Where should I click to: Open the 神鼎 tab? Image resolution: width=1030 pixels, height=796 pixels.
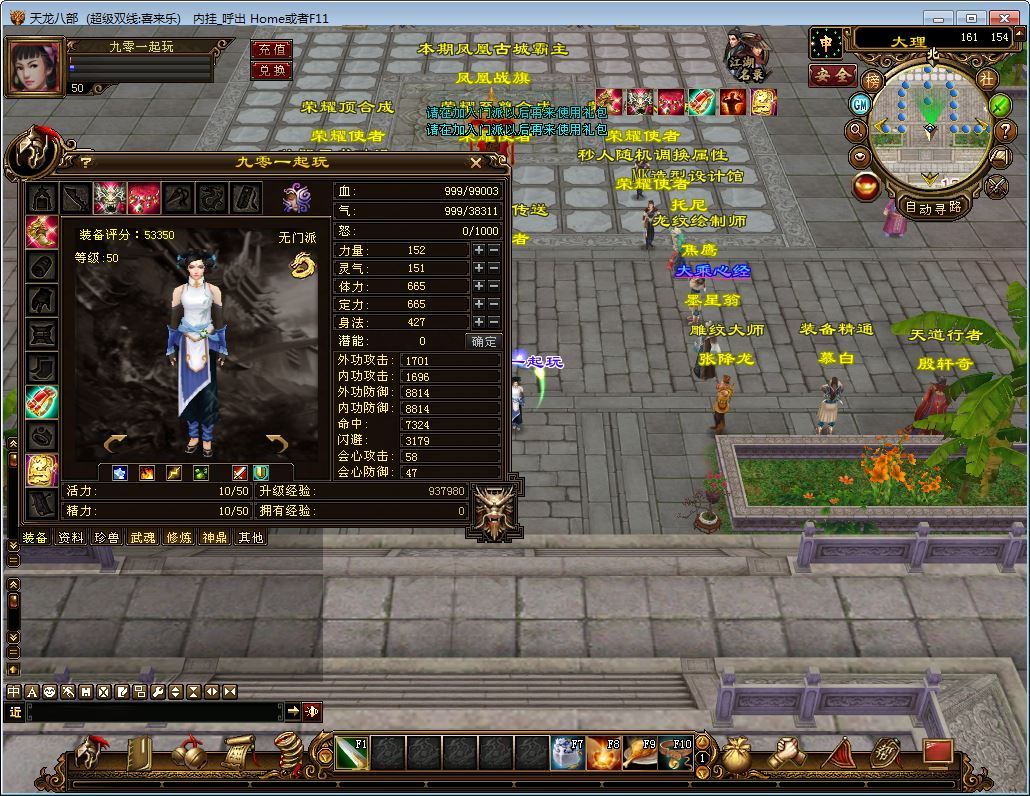[x=215, y=538]
